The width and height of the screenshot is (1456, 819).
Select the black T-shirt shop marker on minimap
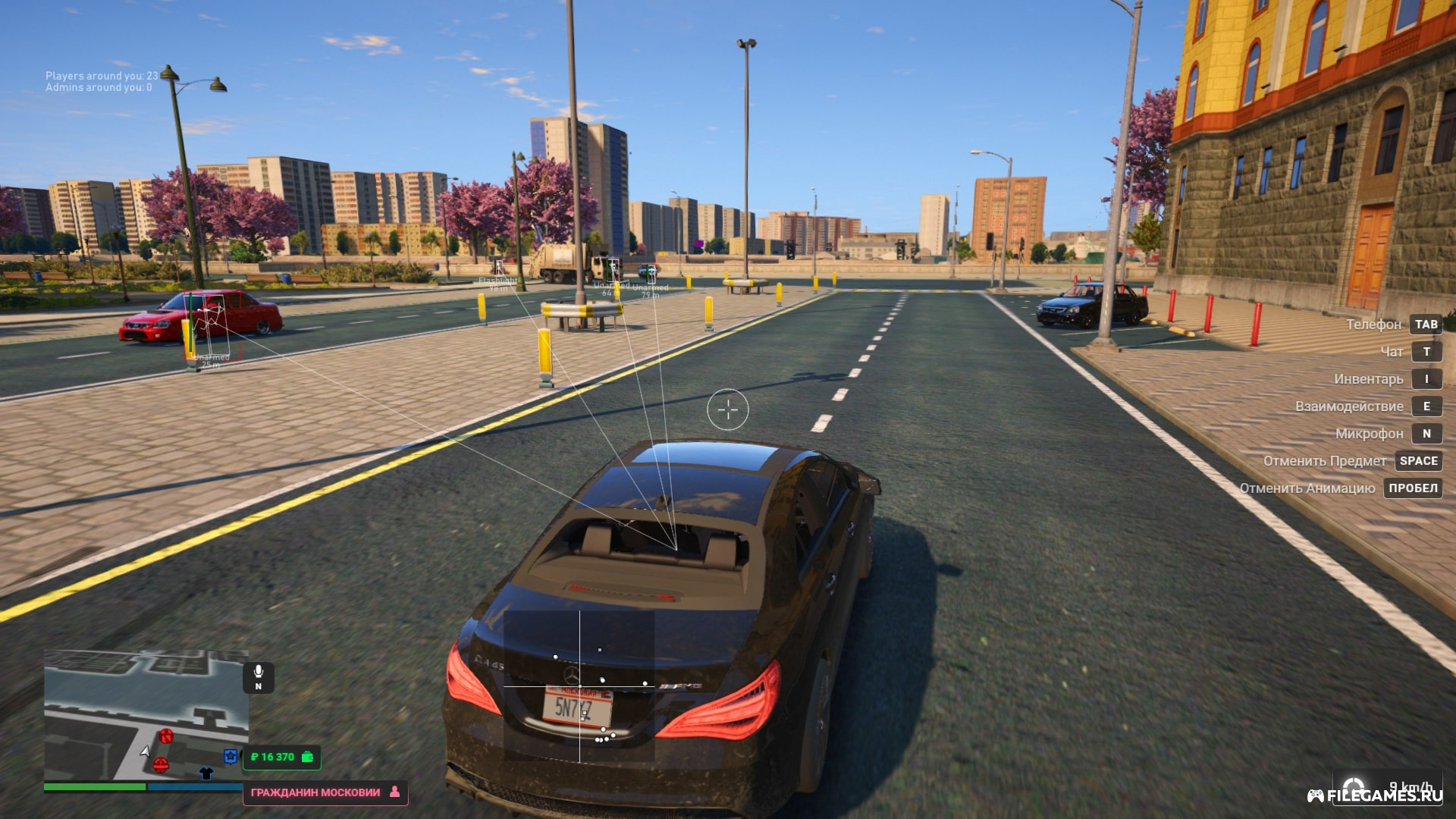click(x=206, y=773)
